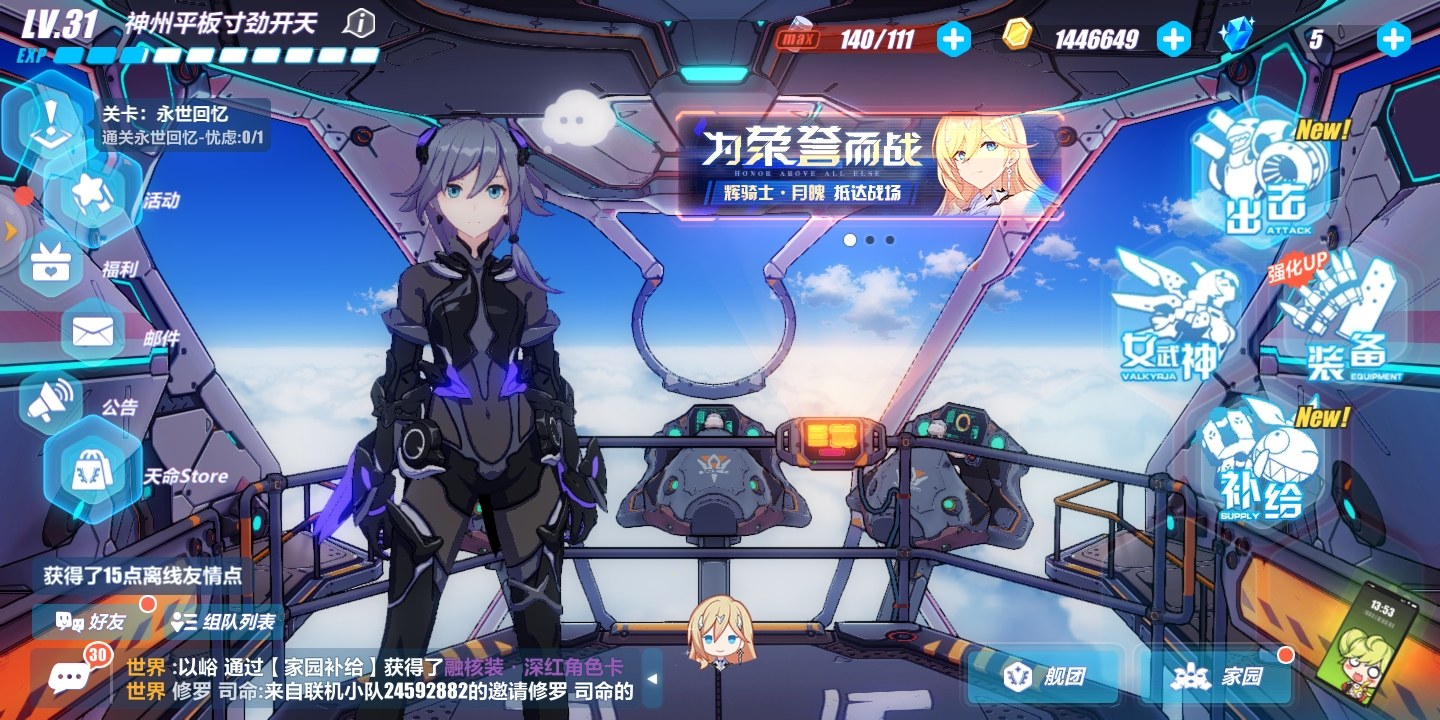This screenshot has width=1440, height=720.
Task: Open the 永世回忆 mission tracker
Action: point(182,126)
